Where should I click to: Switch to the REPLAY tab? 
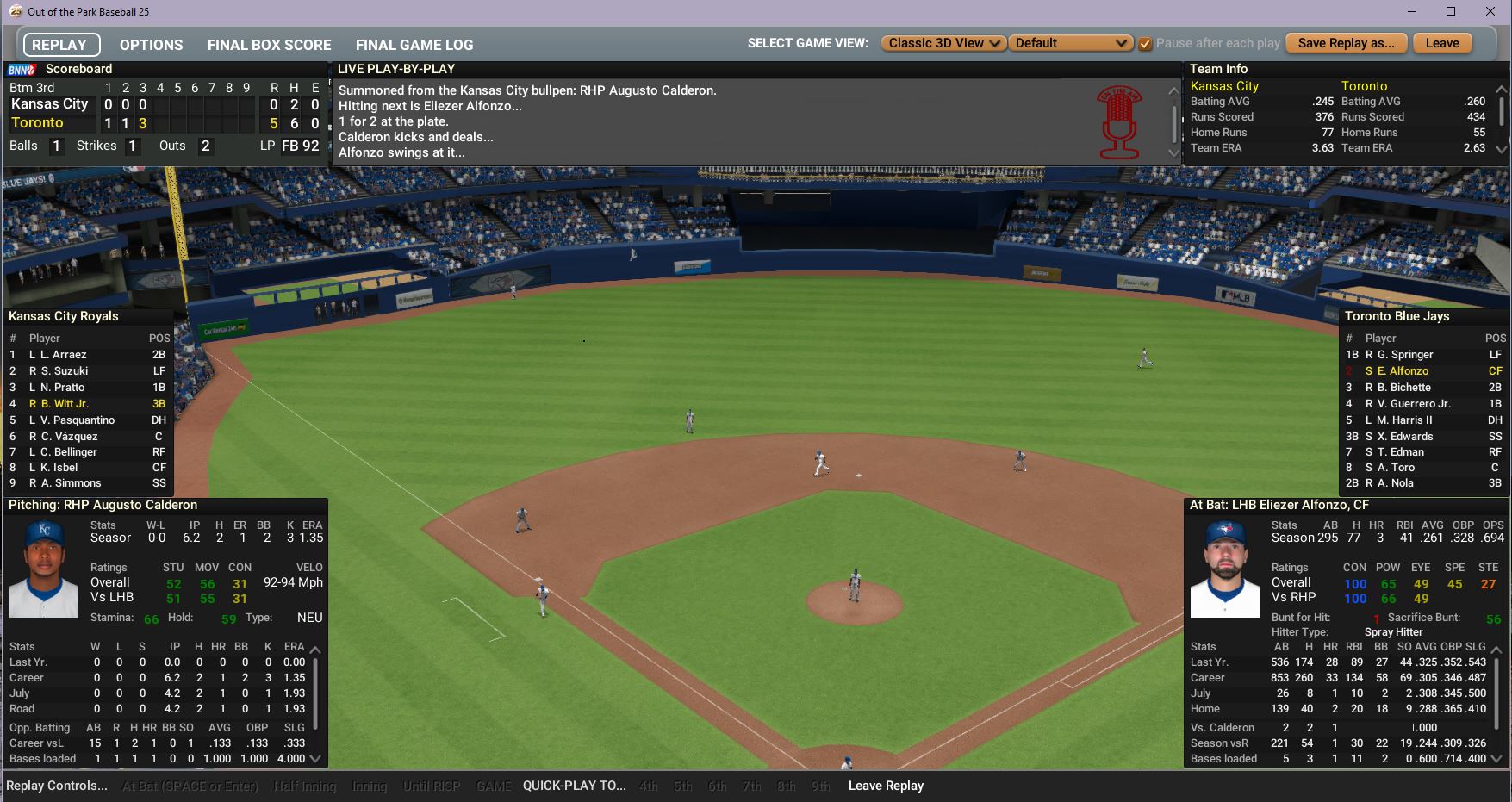(59, 45)
